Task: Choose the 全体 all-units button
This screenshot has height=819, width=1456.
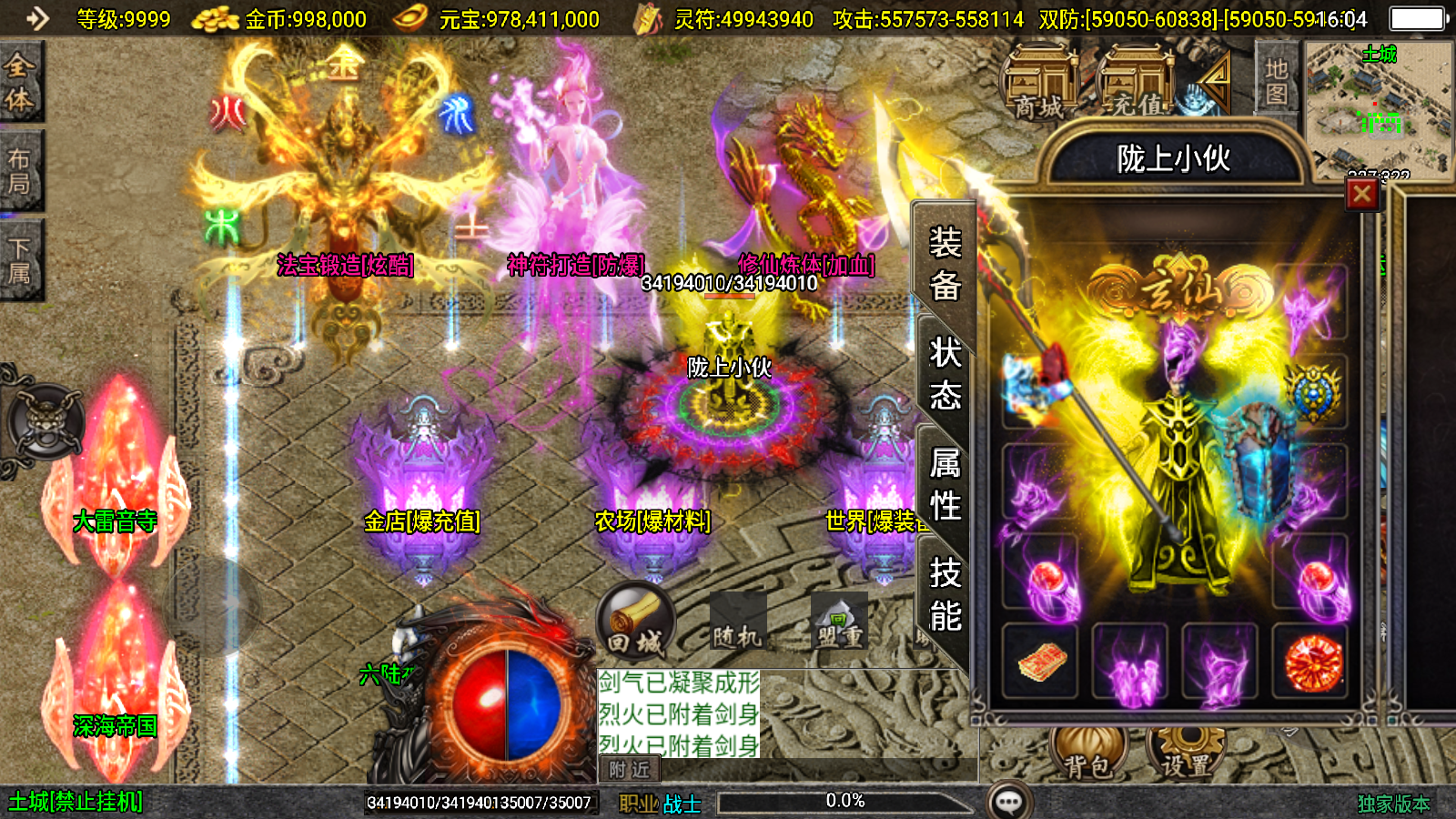Action: (20, 82)
